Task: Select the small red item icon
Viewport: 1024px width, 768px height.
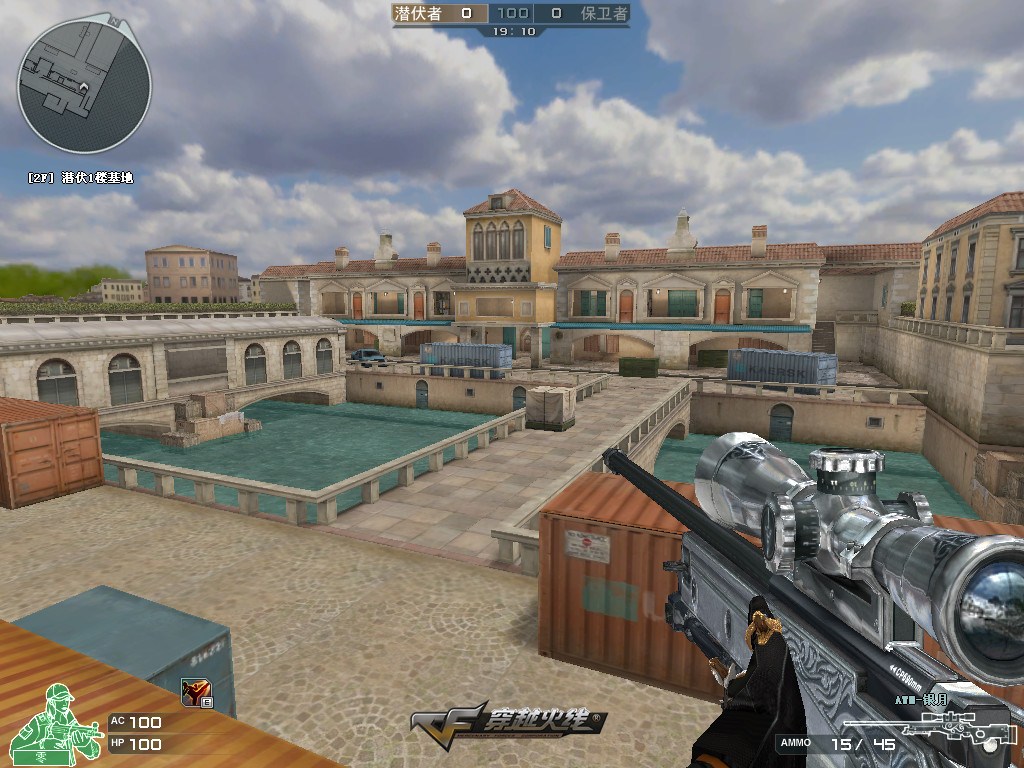Action: [194, 691]
